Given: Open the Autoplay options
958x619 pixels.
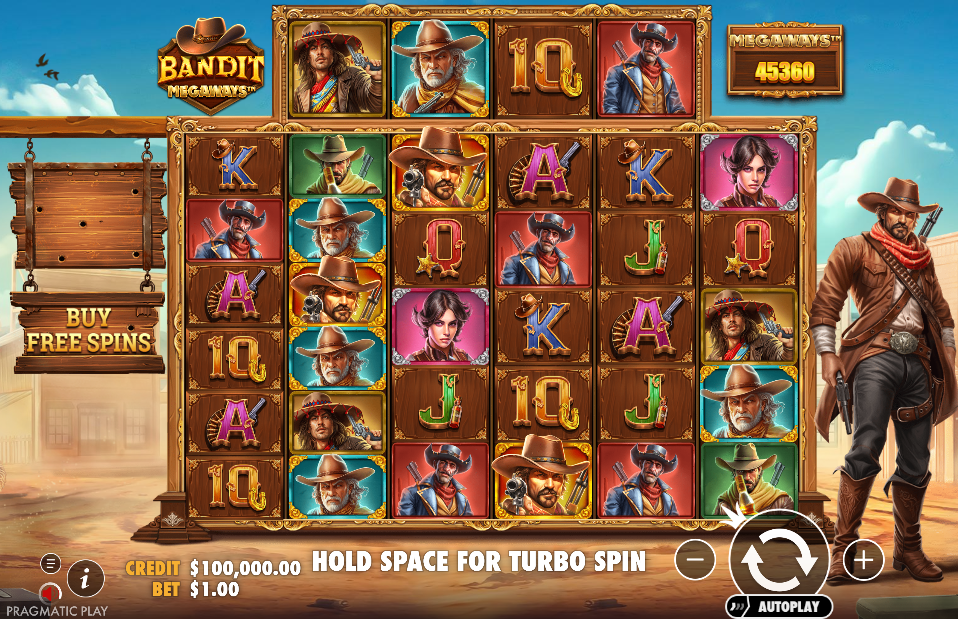Looking at the screenshot, I should (x=779, y=606).
